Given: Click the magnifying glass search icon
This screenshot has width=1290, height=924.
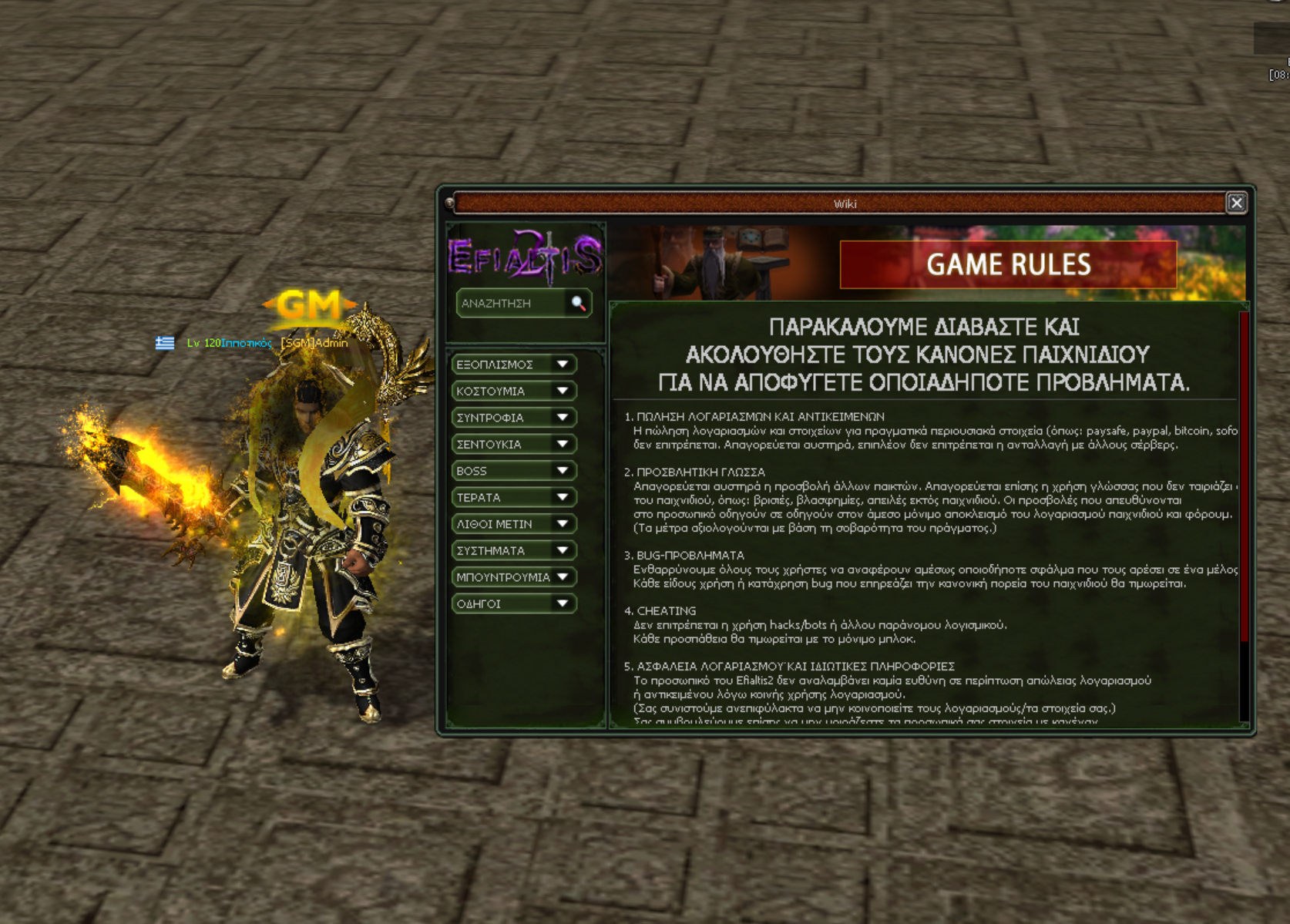Looking at the screenshot, I should click(578, 304).
